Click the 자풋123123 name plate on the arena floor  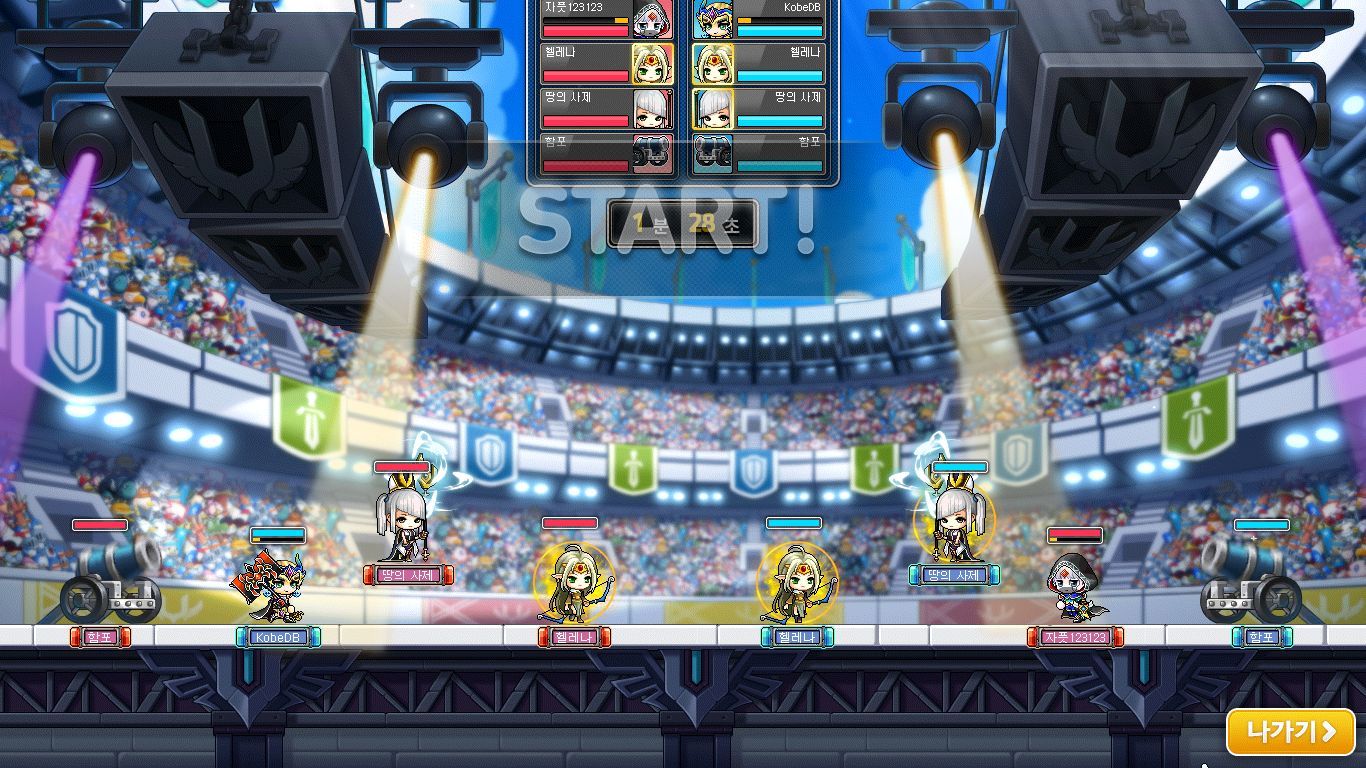1074,637
